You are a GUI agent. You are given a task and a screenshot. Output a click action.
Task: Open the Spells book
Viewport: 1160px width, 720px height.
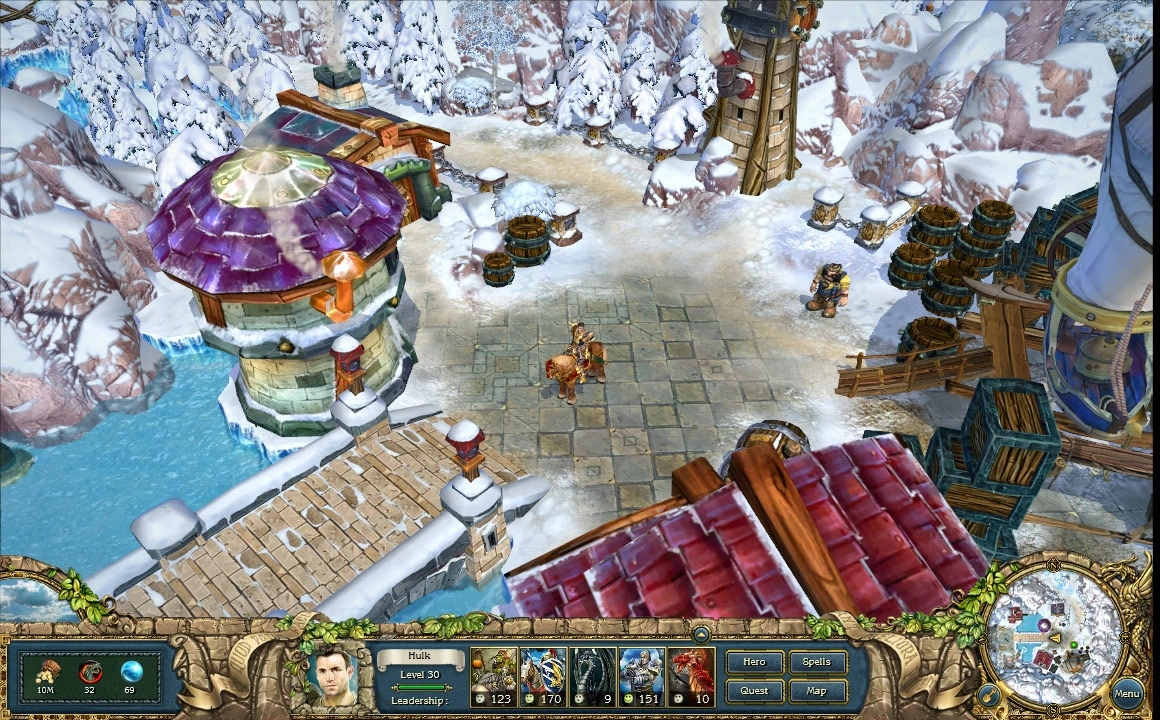817,662
